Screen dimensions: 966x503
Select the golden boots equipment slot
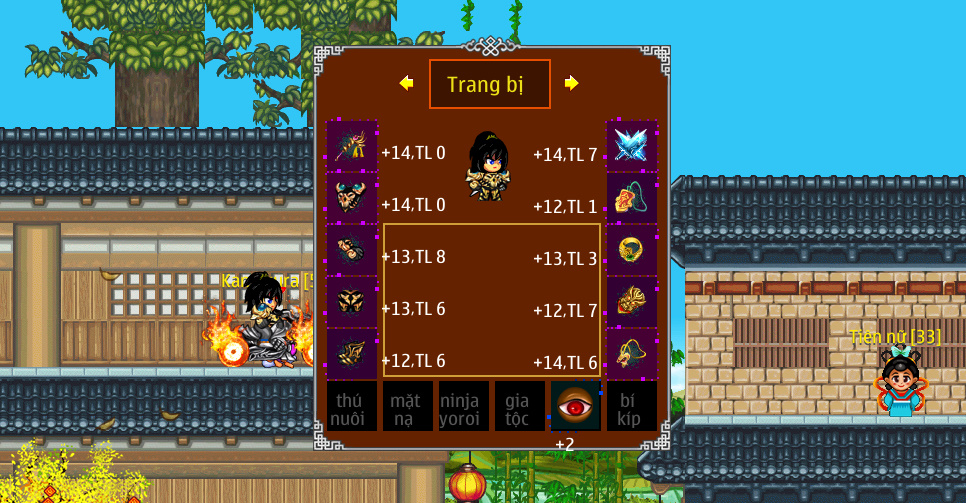click(352, 354)
